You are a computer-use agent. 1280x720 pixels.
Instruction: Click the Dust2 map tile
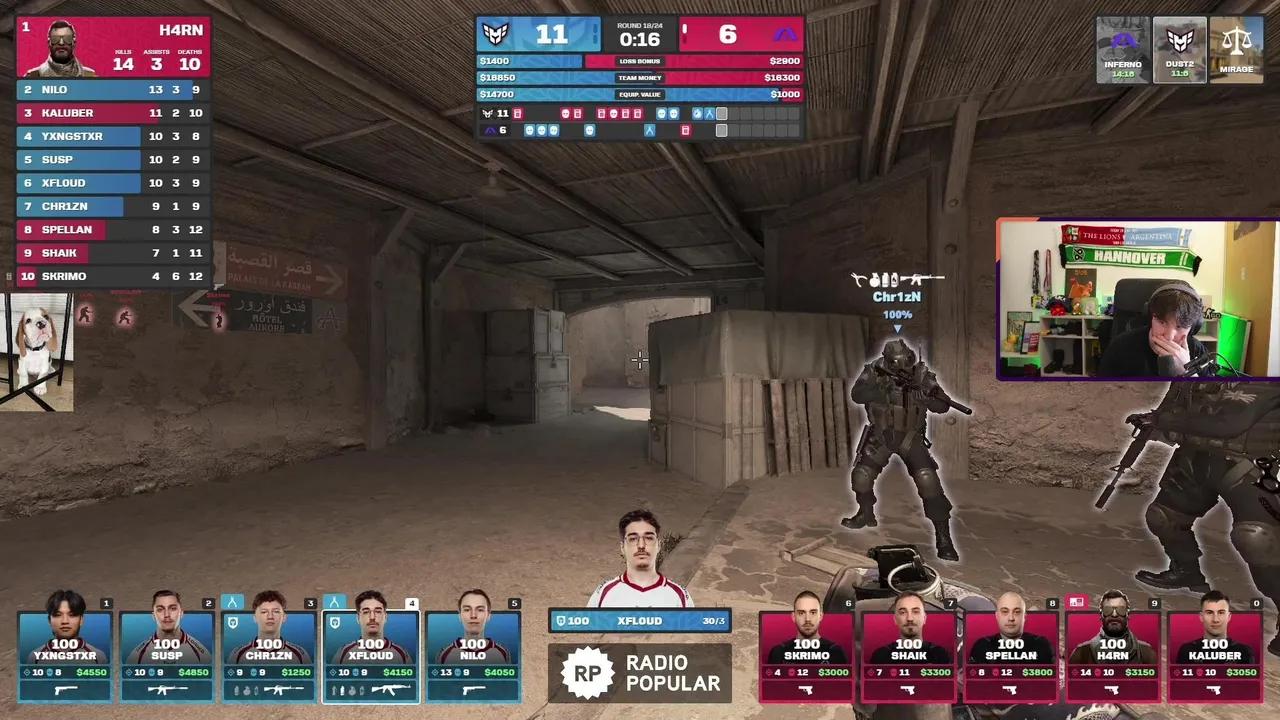click(1180, 49)
